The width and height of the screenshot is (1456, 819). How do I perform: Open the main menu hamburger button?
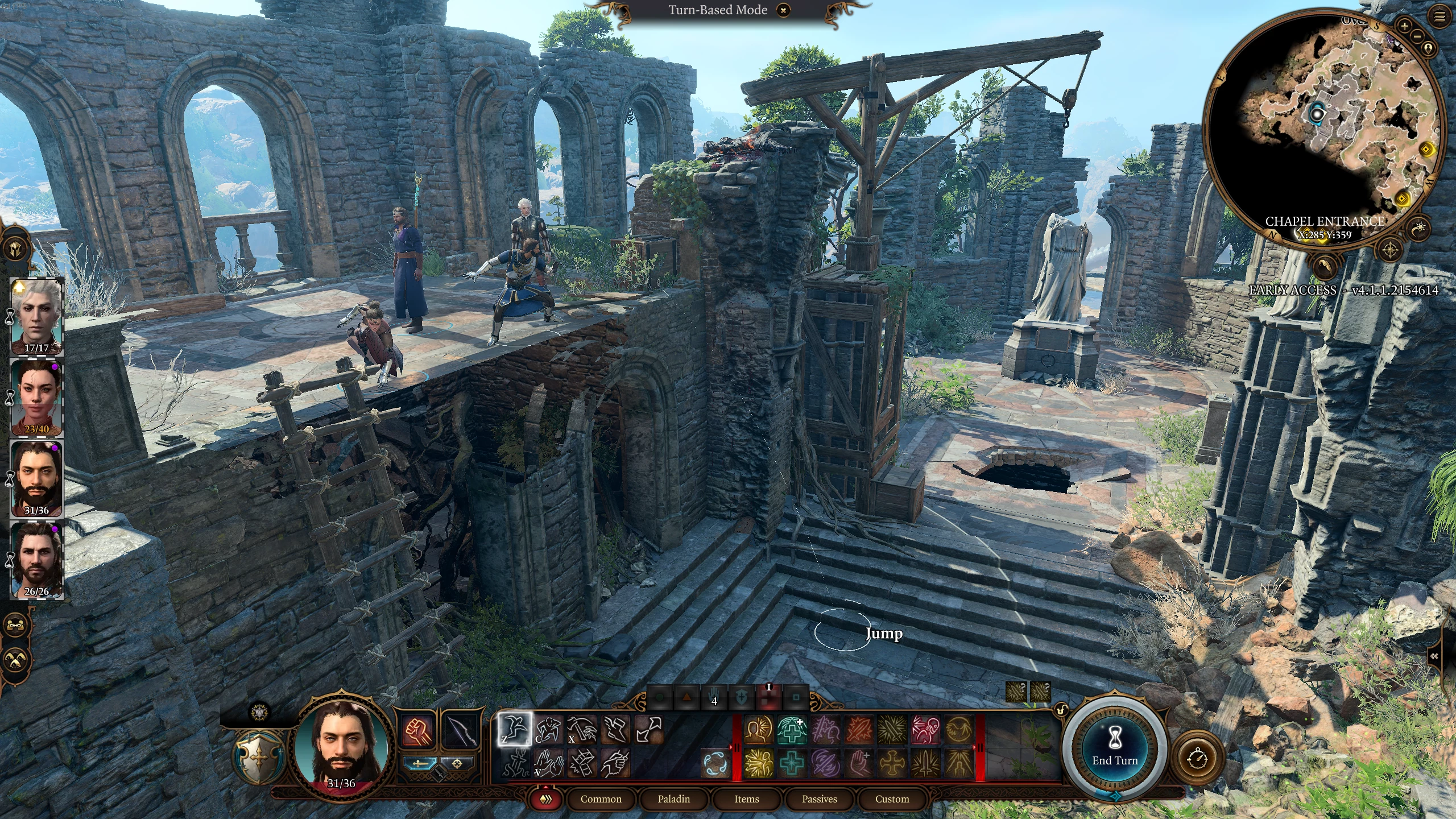(x=1440, y=17)
